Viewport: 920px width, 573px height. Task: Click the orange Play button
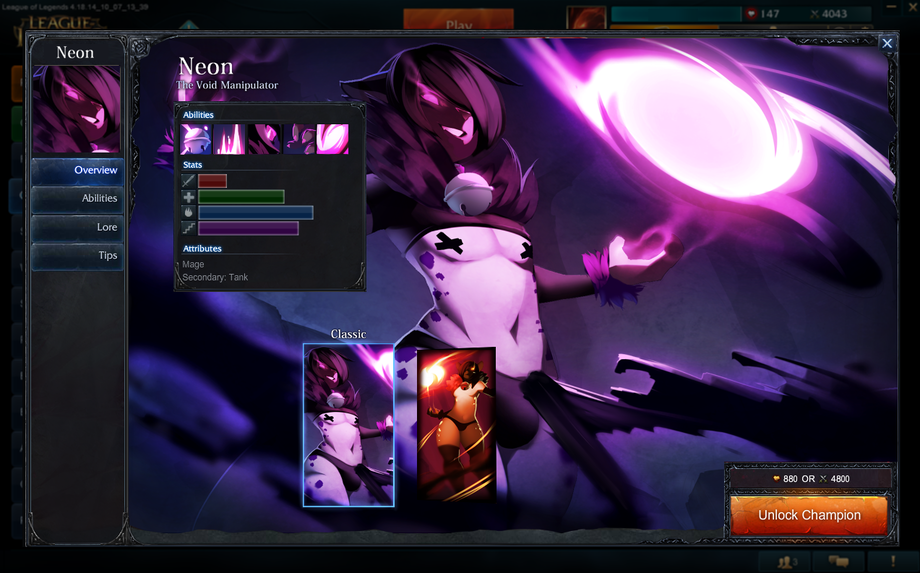[458, 22]
